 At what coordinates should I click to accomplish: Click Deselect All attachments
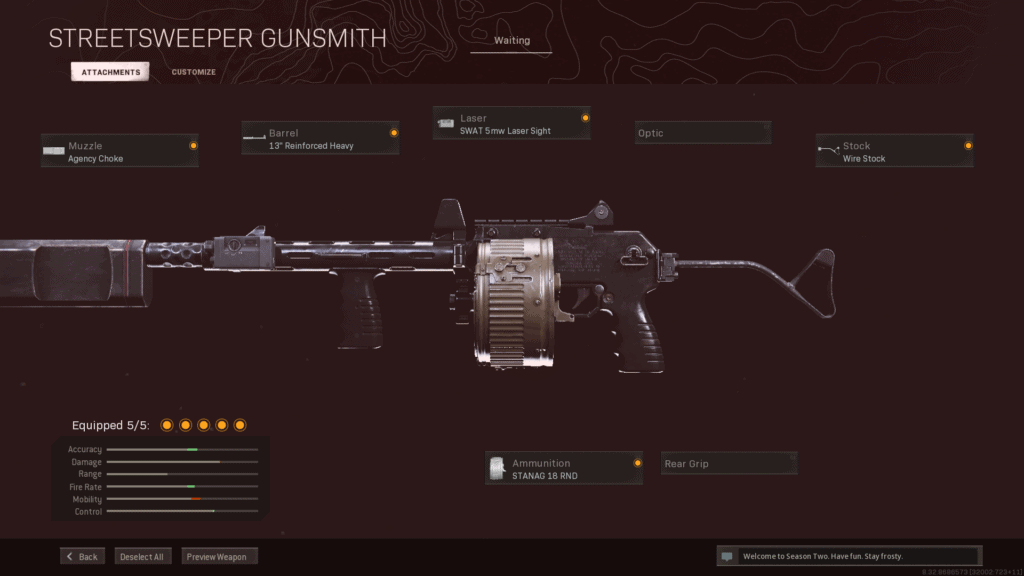143,556
